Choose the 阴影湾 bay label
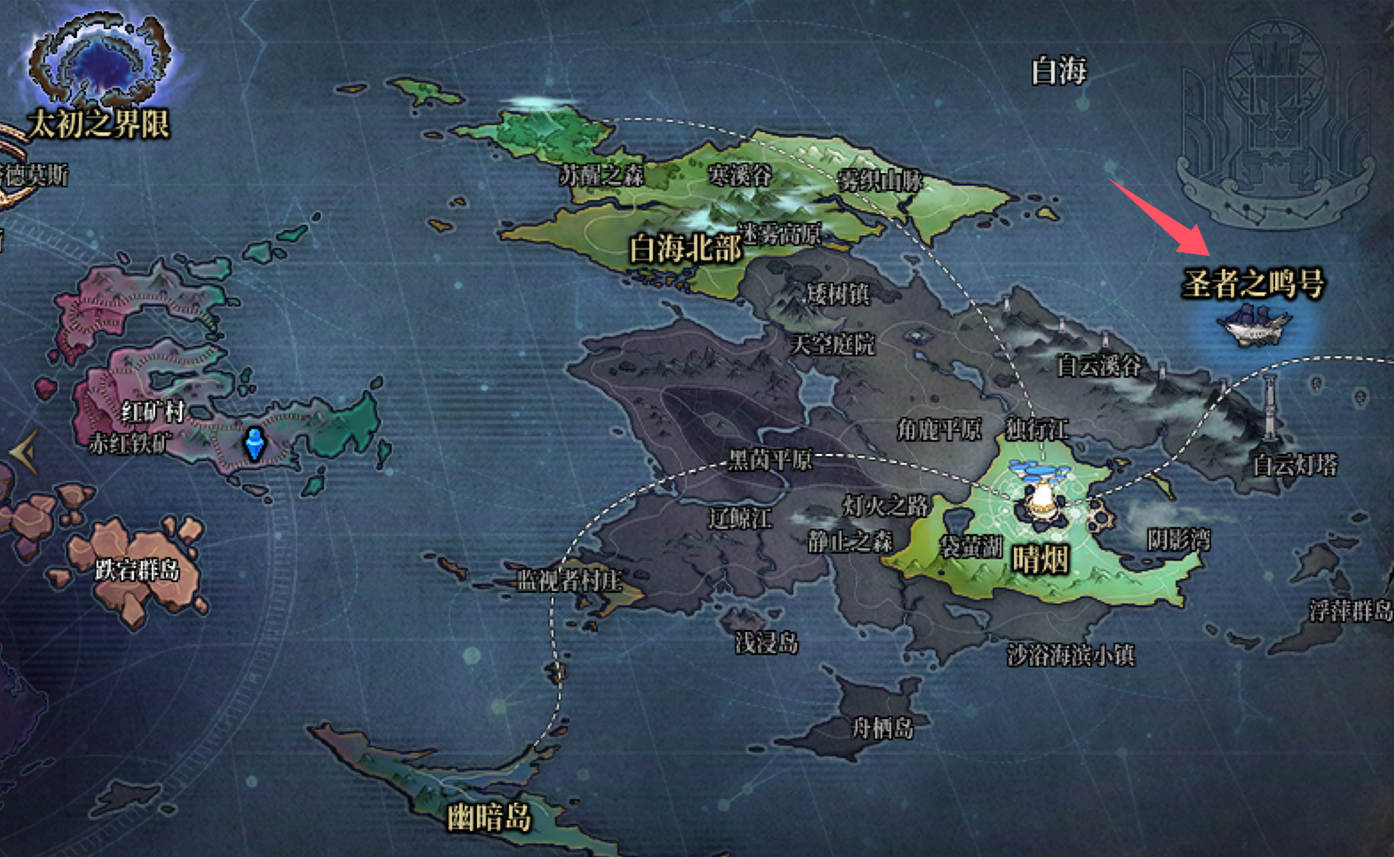Viewport: 1394px width, 857px height. [x=1178, y=541]
